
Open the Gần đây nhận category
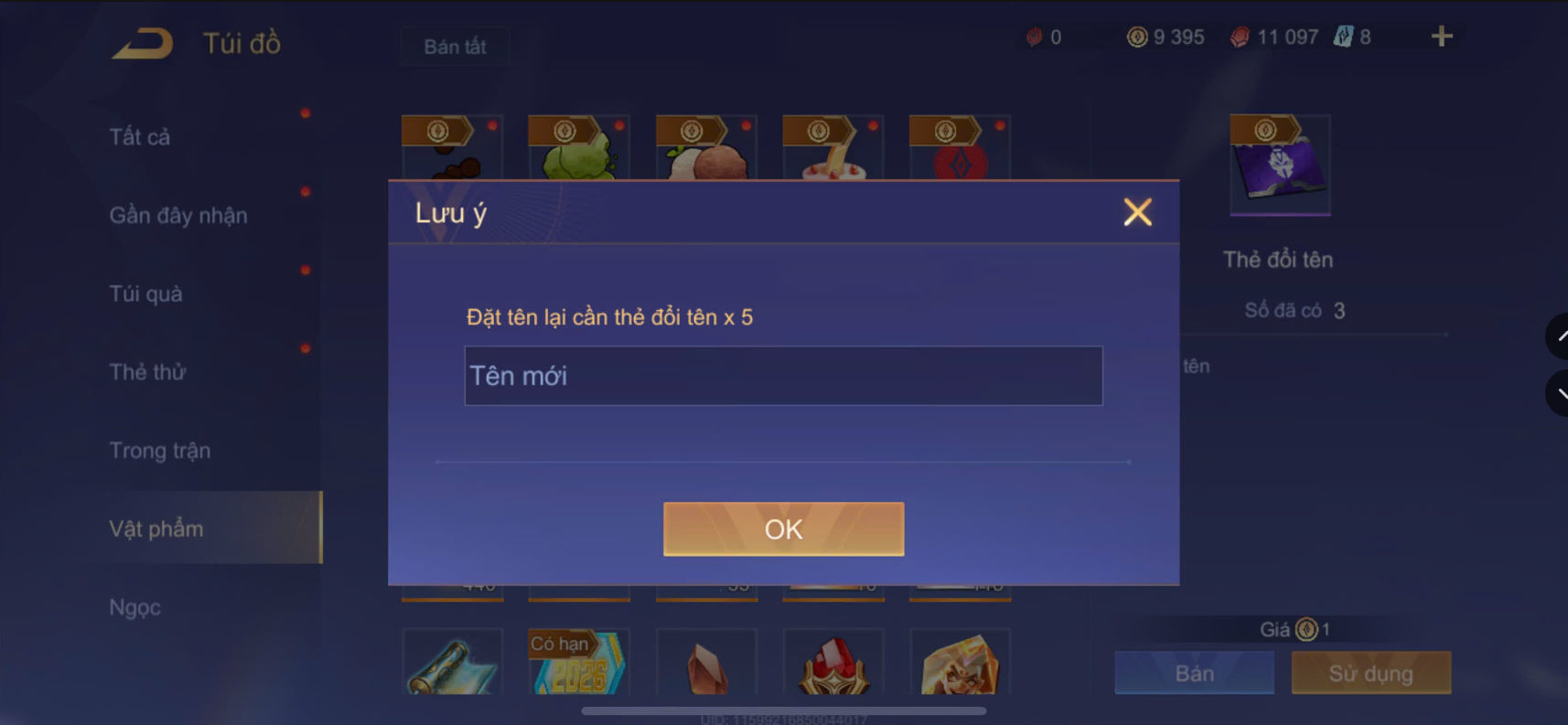click(x=177, y=215)
